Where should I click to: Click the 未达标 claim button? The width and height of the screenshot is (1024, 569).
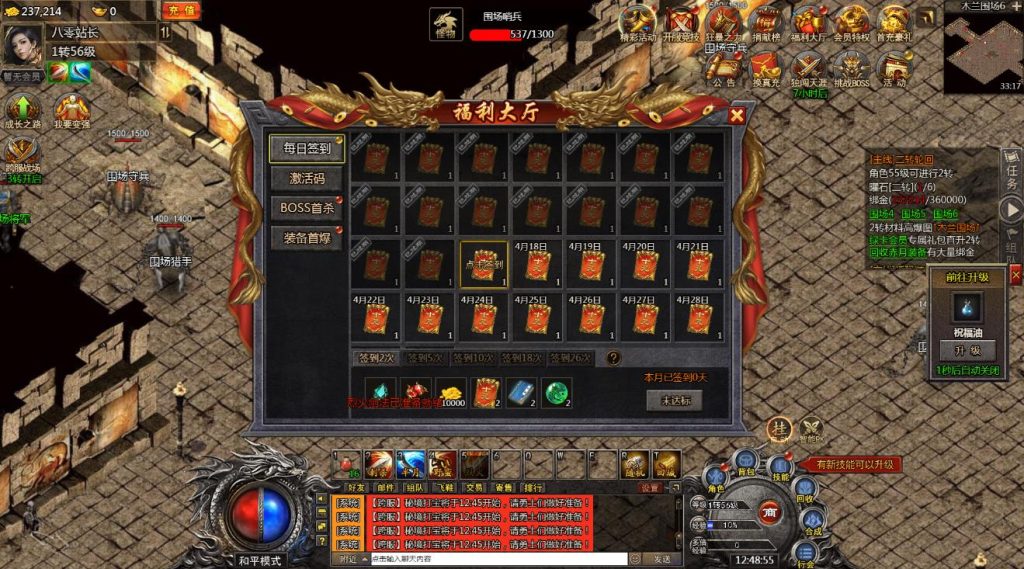[x=675, y=400]
